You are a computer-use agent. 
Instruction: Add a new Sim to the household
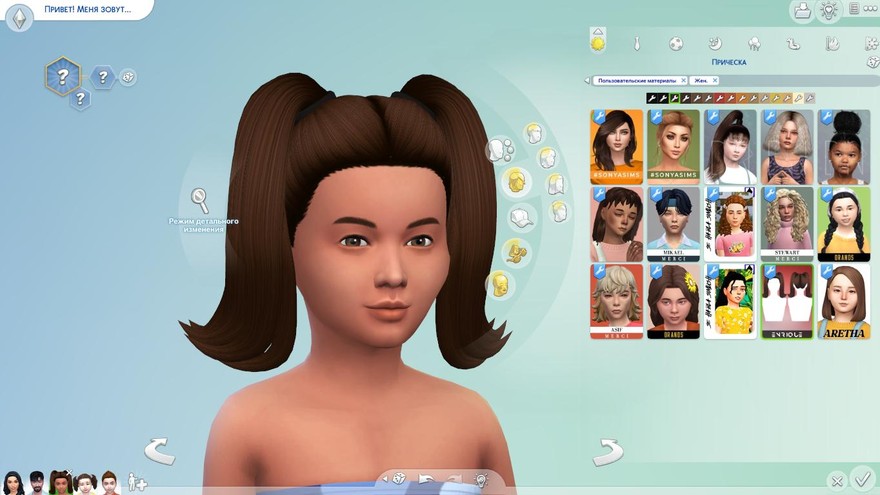[138, 483]
